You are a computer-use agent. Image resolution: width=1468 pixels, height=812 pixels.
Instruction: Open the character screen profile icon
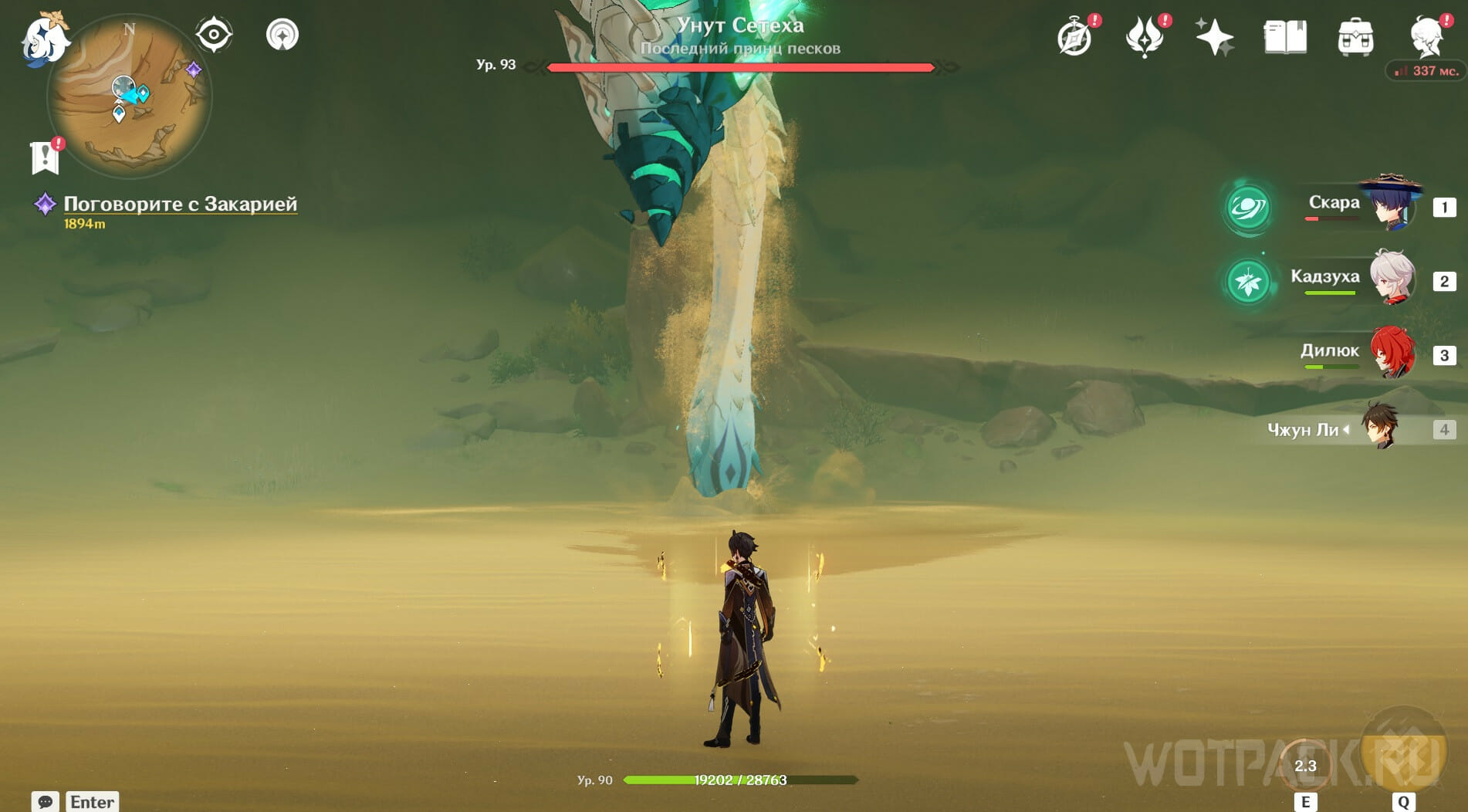(x=1426, y=37)
